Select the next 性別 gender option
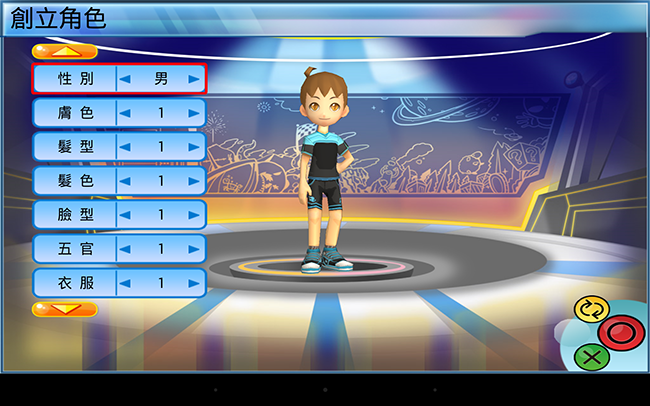The image size is (650, 406). click(194, 78)
